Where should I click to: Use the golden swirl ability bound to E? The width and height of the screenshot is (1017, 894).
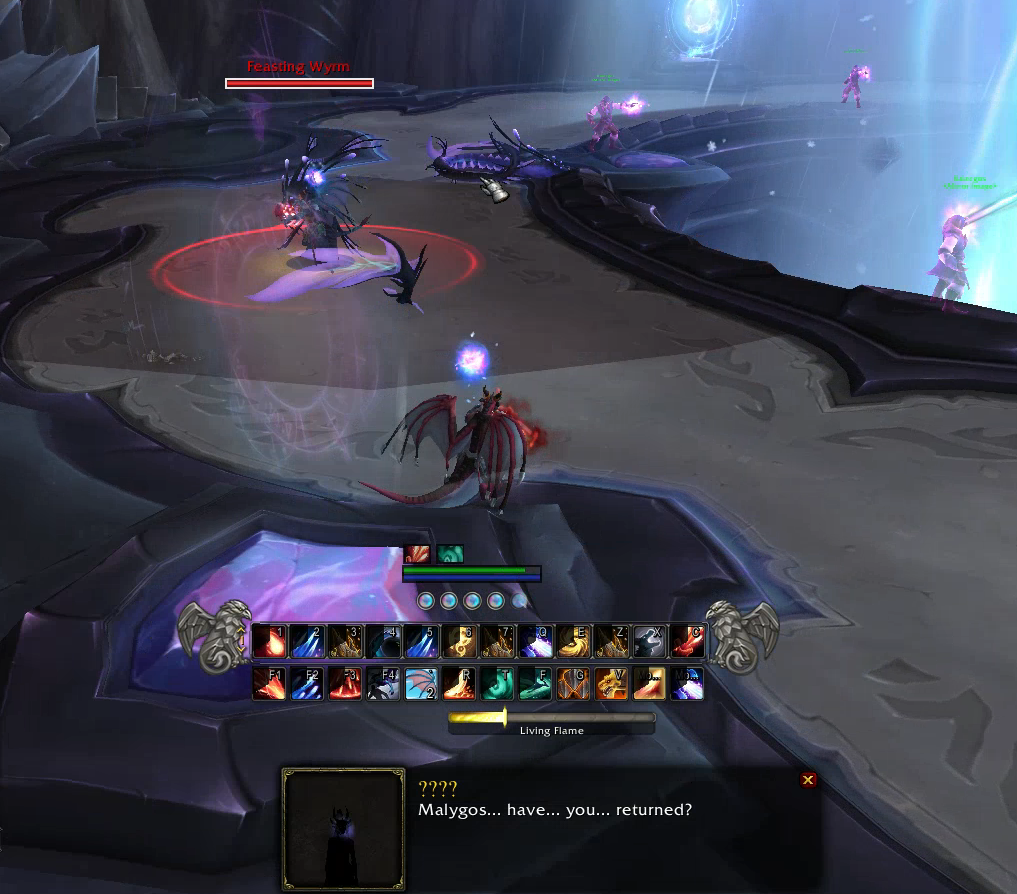tap(573, 641)
